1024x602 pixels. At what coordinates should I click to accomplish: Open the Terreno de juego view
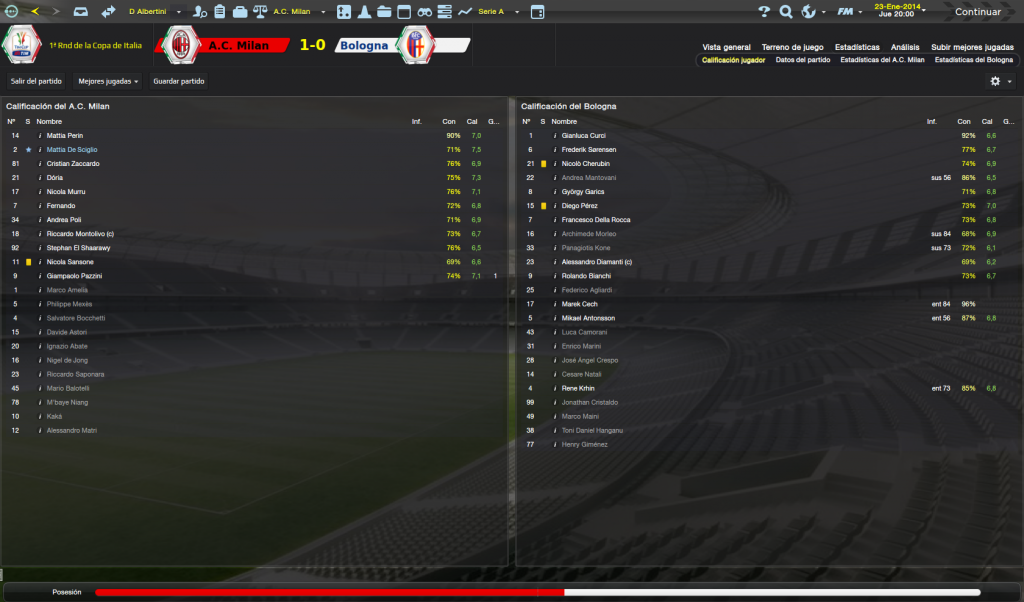click(x=792, y=47)
